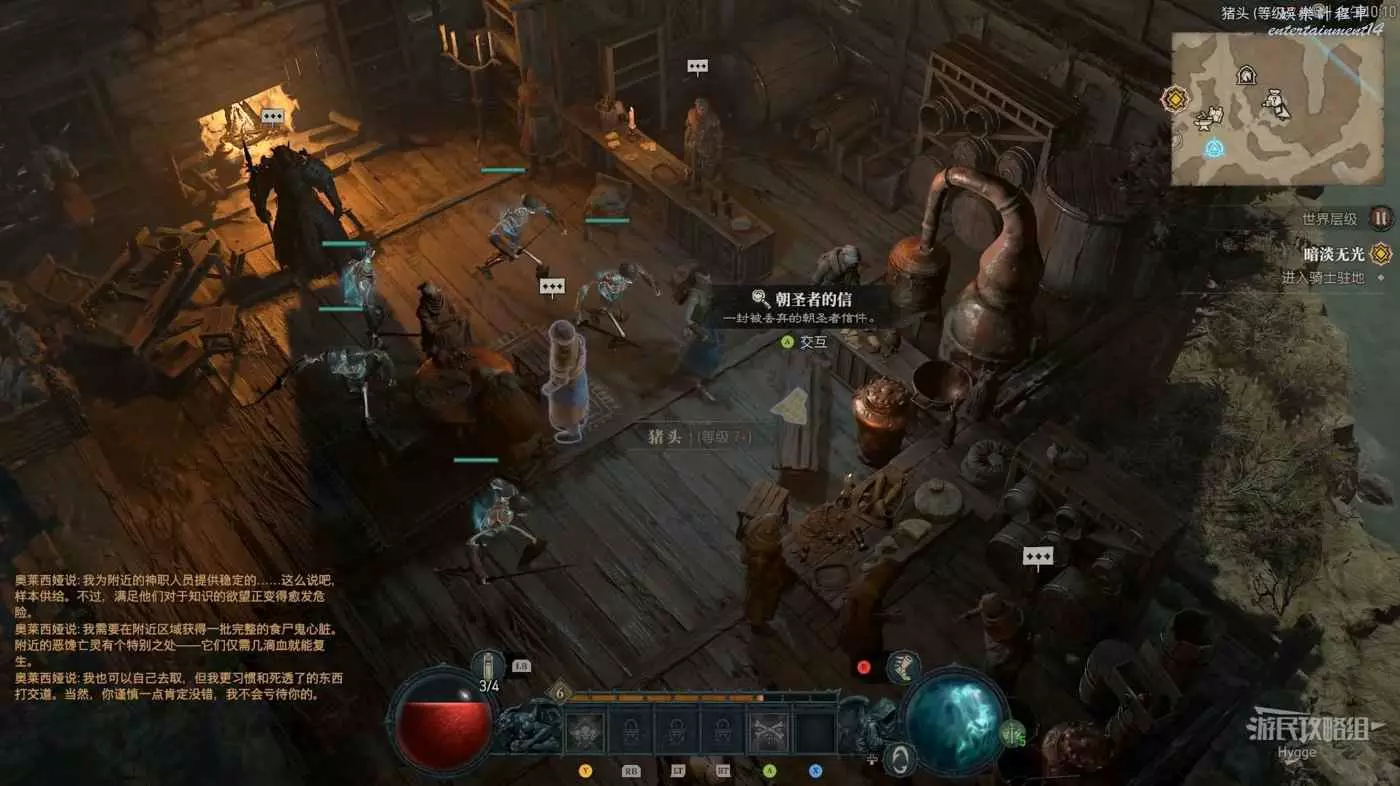This screenshot has height=786, width=1400.
Task: Activate the first skill with winged skull
Action: (x=585, y=733)
